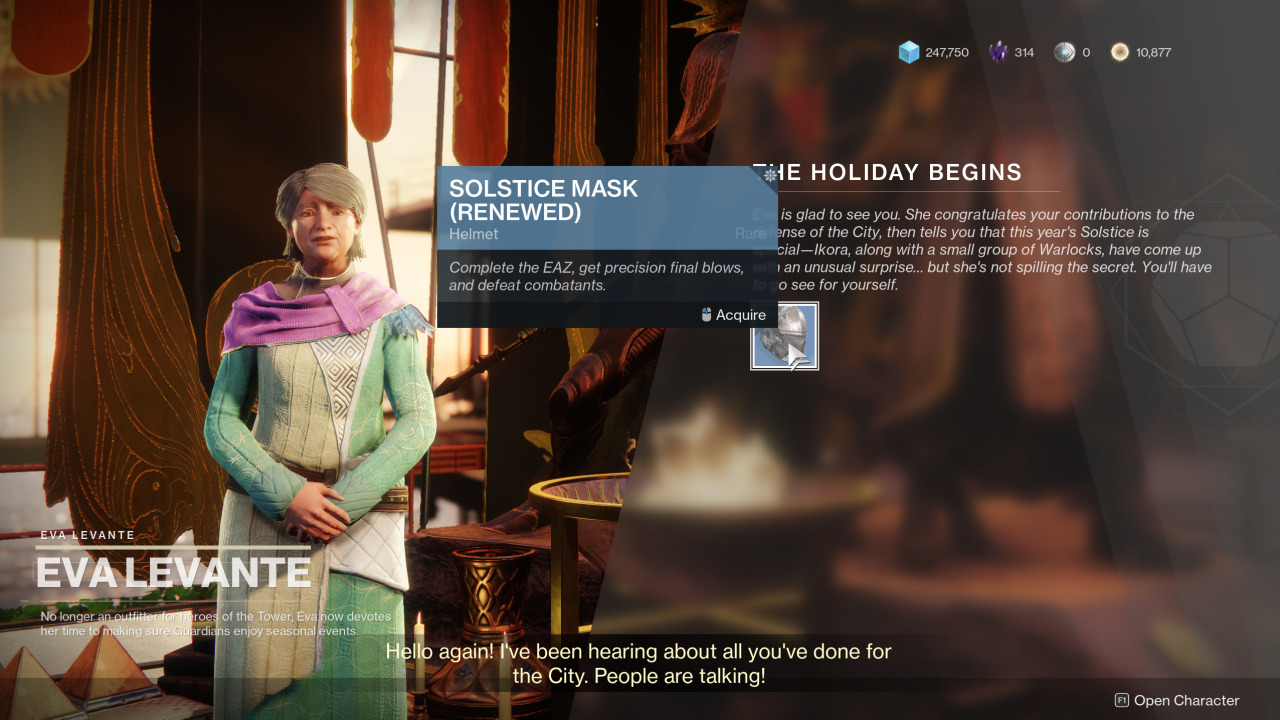Screen dimensions: 1280x720
Task: Click the Glimmer currency cube icon
Action: pyautogui.click(x=908, y=51)
